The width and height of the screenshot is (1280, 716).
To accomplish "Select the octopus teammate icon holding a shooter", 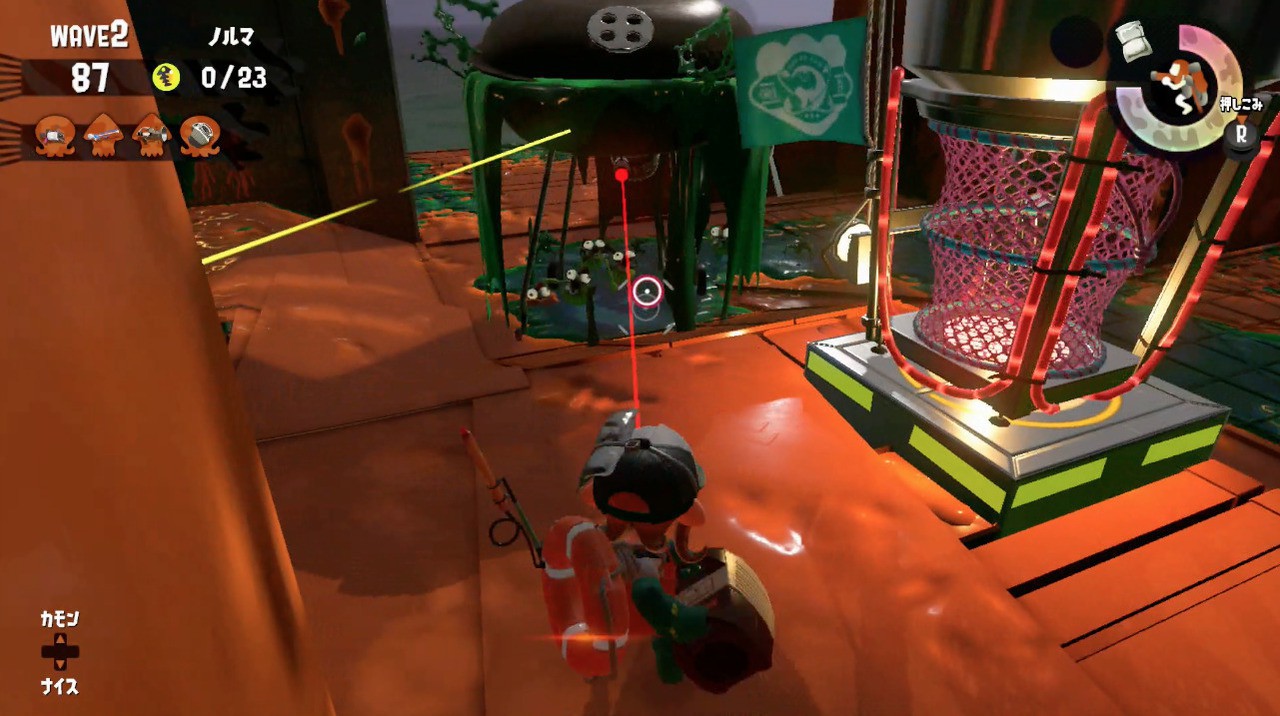I will coord(55,136).
